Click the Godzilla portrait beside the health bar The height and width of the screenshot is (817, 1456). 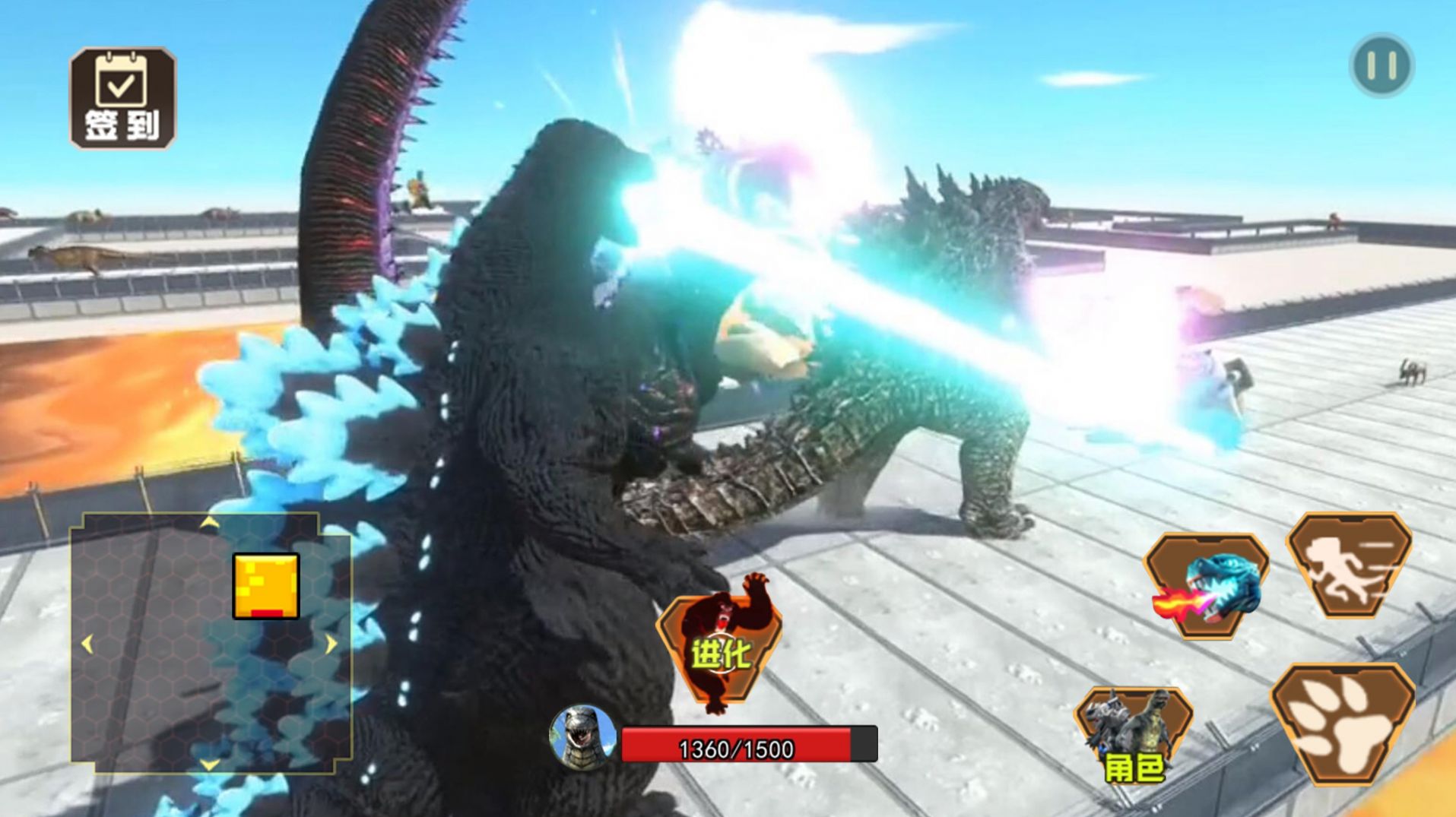point(582,737)
